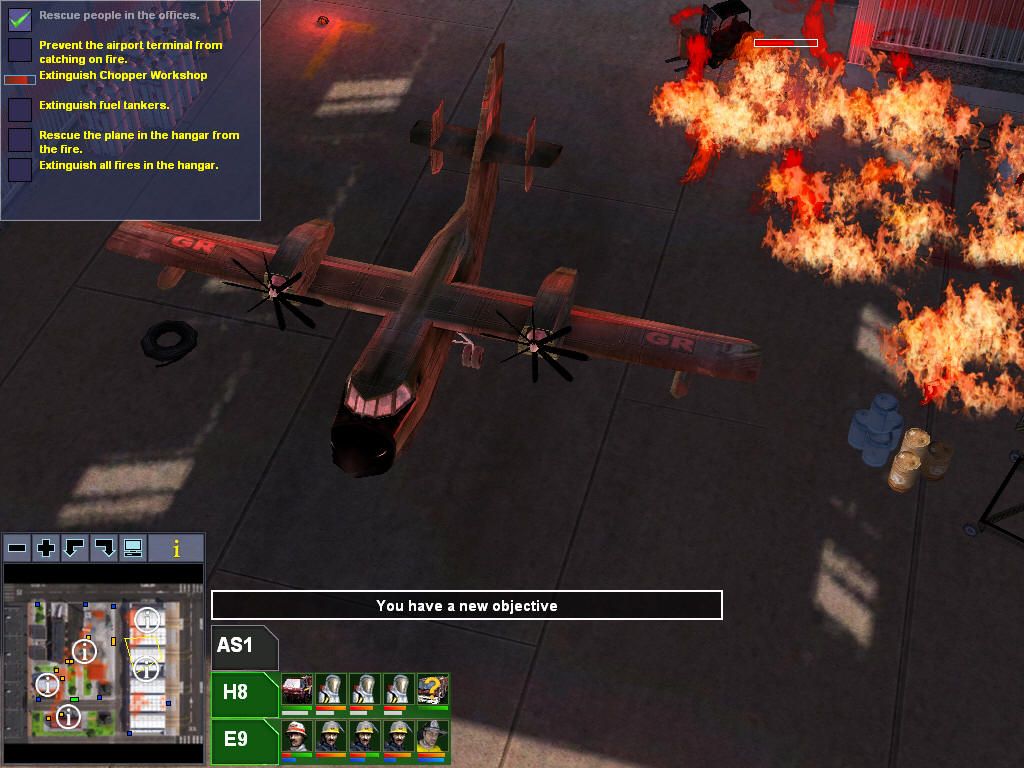
Task: Click the 'Rescue the plane in the hangar' objective
Action: [x=138, y=141]
